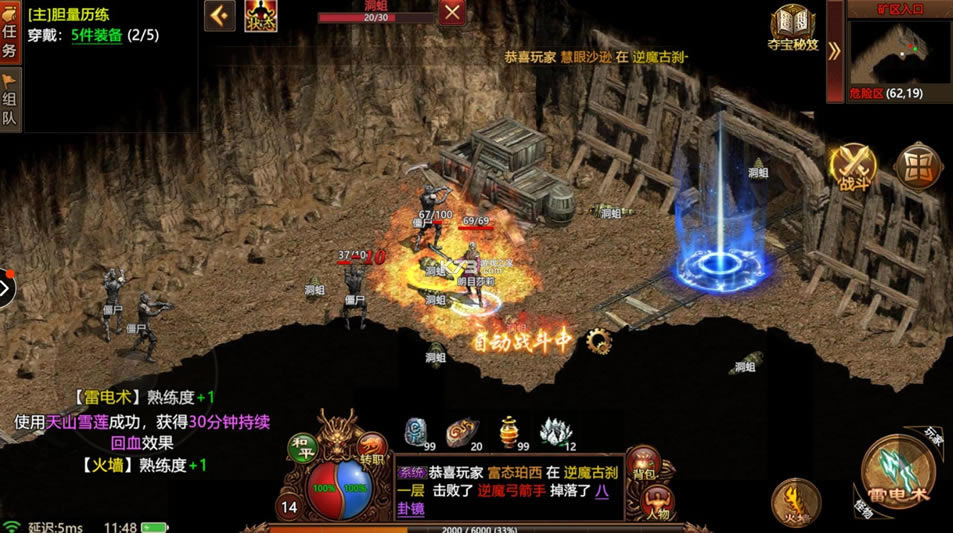Open the 夺宝秘笈 treasure book

click(x=793, y=27)
